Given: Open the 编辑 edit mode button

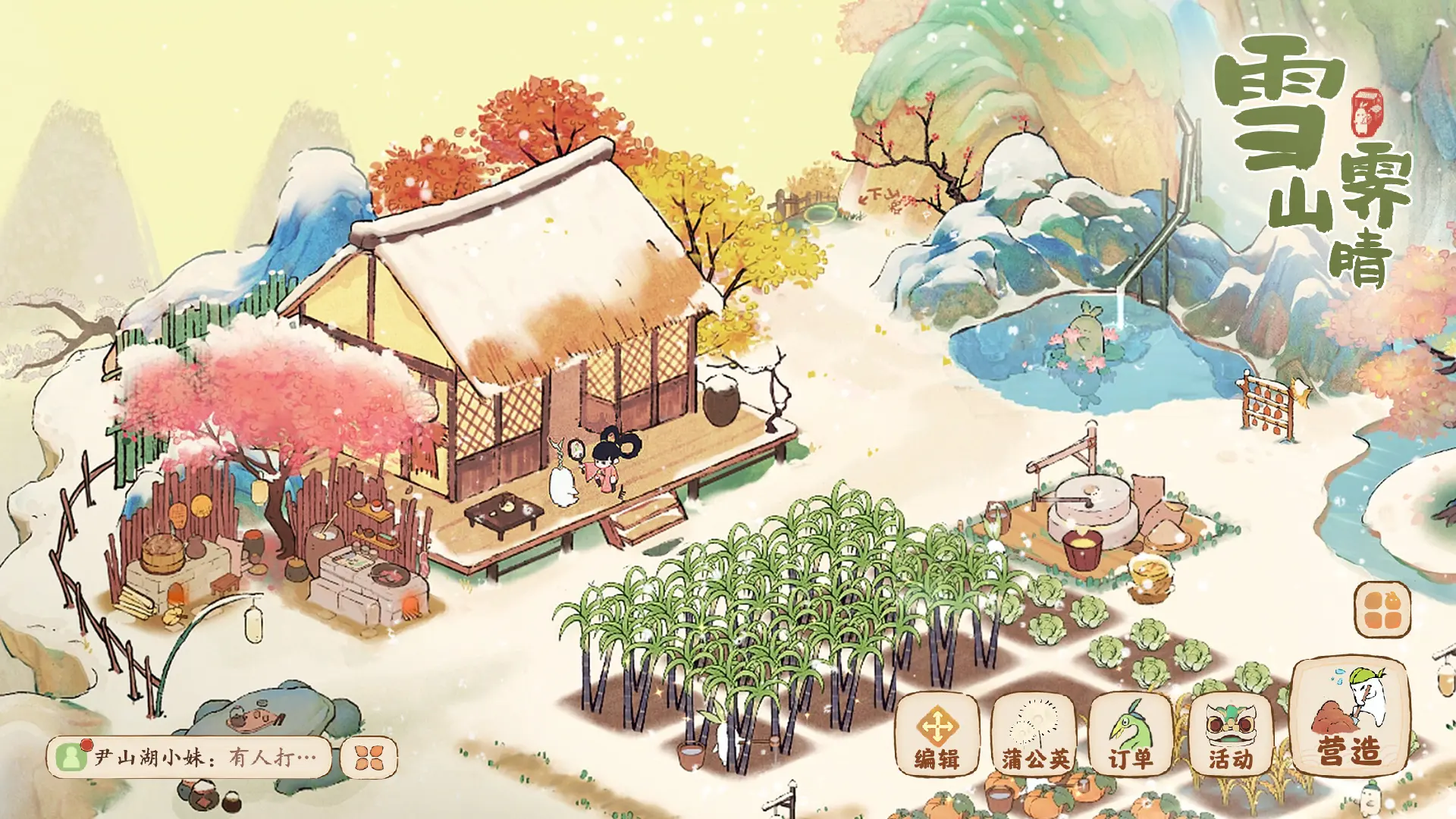Looking at the screenshot, I should pyautogui.click(x=937, y=733).
